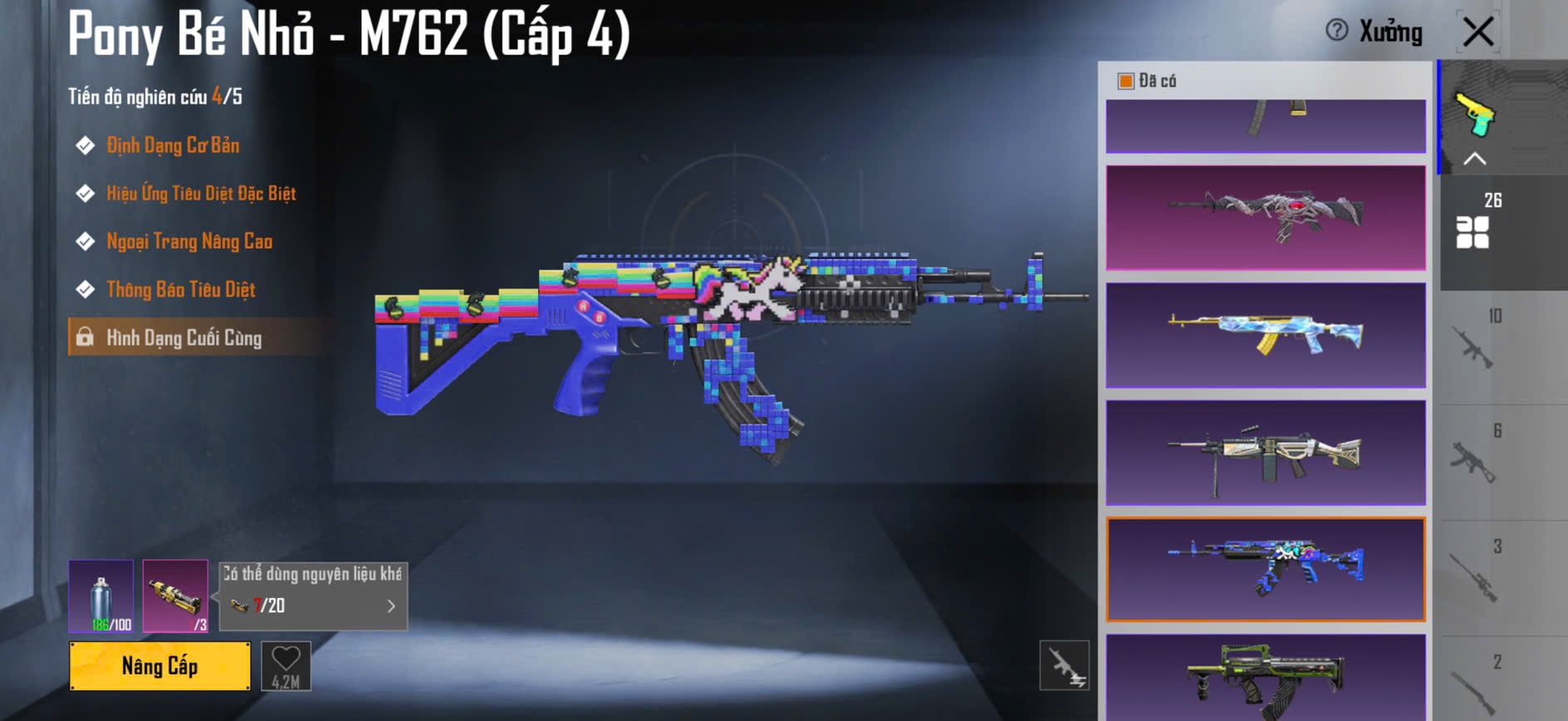Choose the green Groza skin thumbnail
Viewport: 1568px width, 721px height.
[1266, 677]
